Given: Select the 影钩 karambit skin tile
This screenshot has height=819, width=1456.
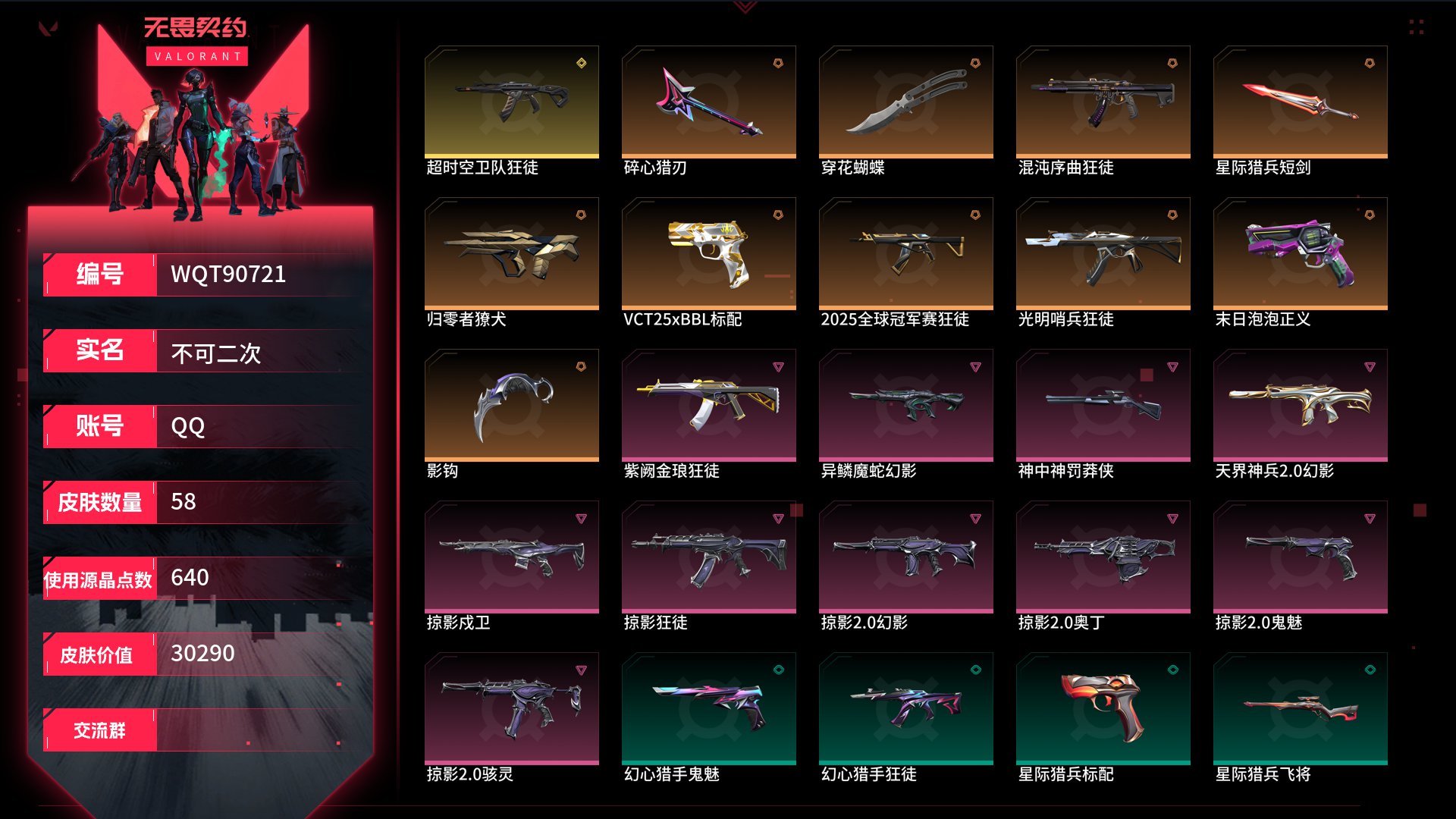Looking at the screenshot, I should (512, 406).
